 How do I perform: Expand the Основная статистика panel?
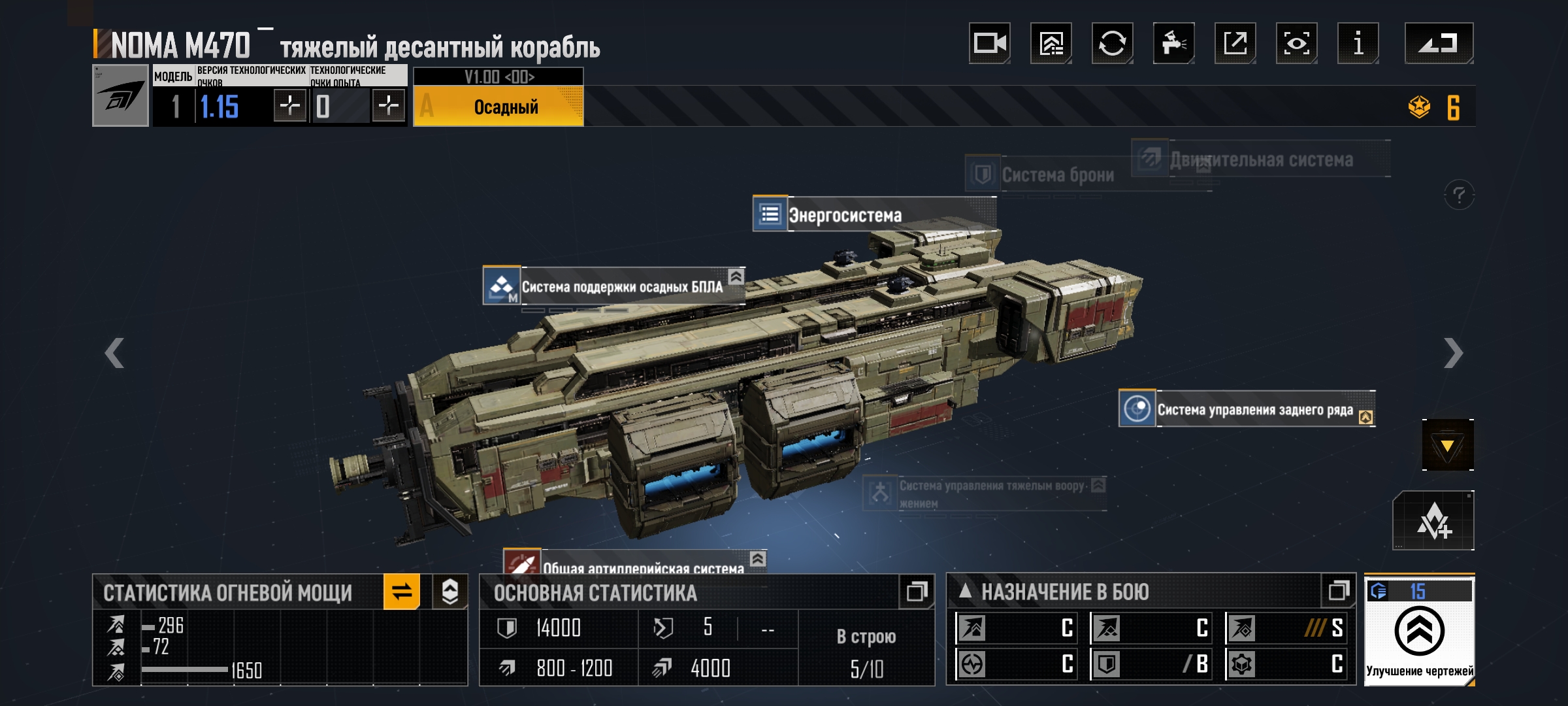(x=916, y=592)
